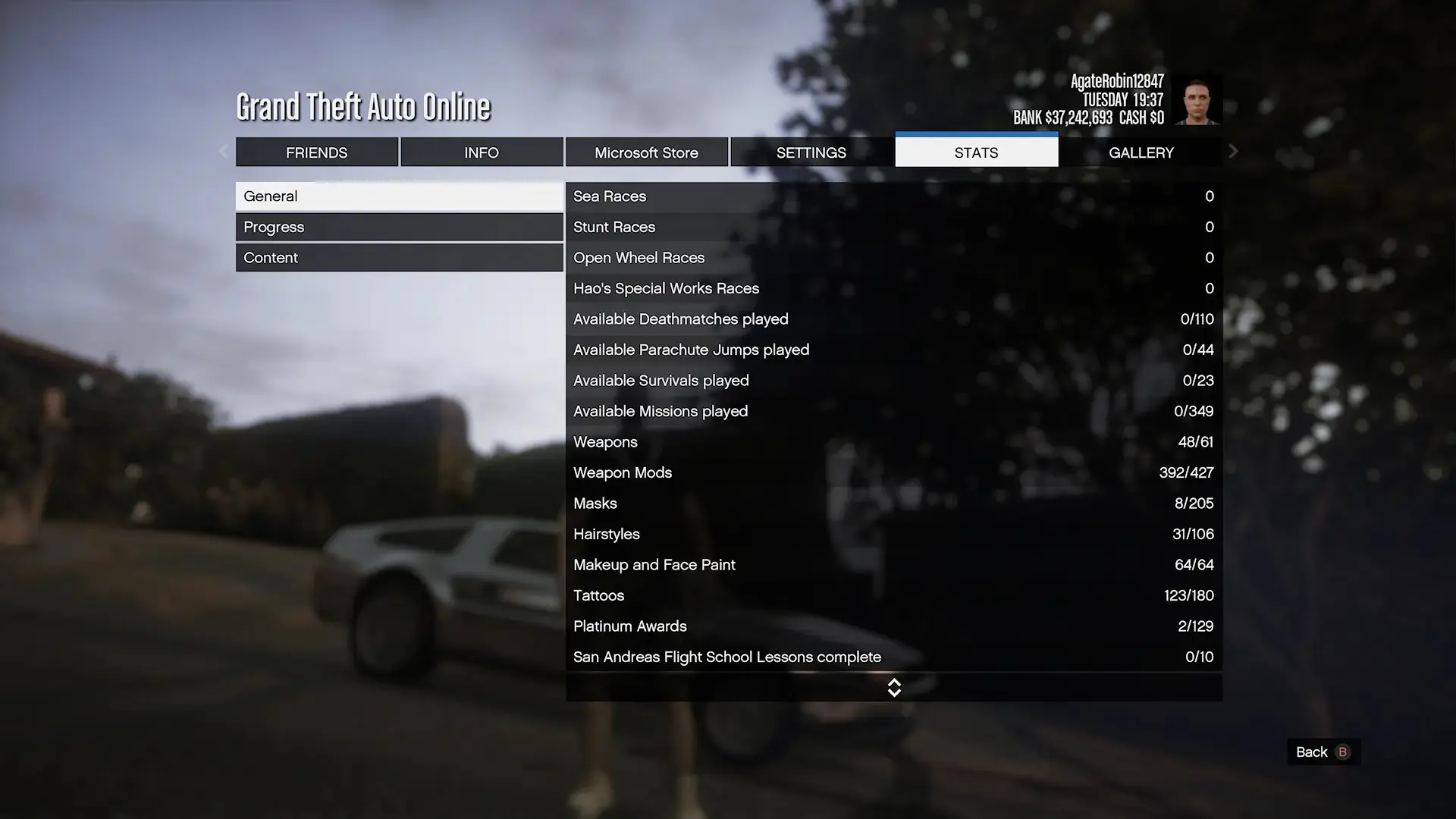
Task: Click the right navigation arrow beside GALLERY tab
Action: [x=1233, y=152]
